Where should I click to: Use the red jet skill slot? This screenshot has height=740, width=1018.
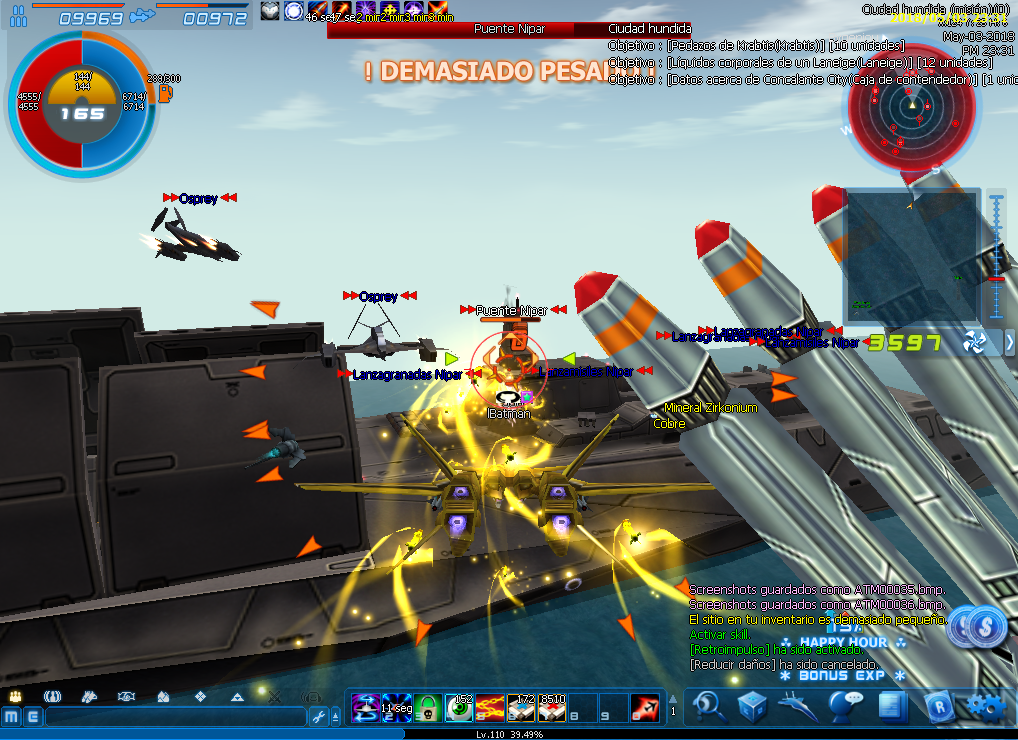tap(644, 707)
